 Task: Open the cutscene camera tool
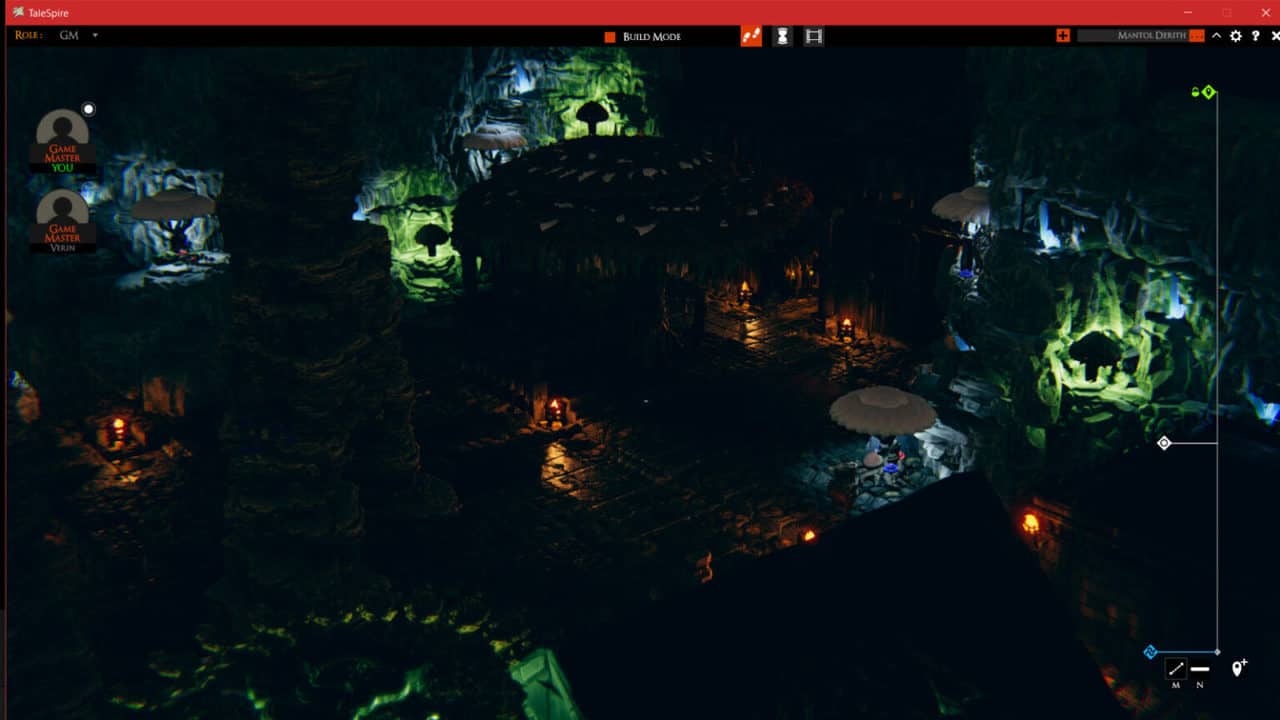(812, 36)
